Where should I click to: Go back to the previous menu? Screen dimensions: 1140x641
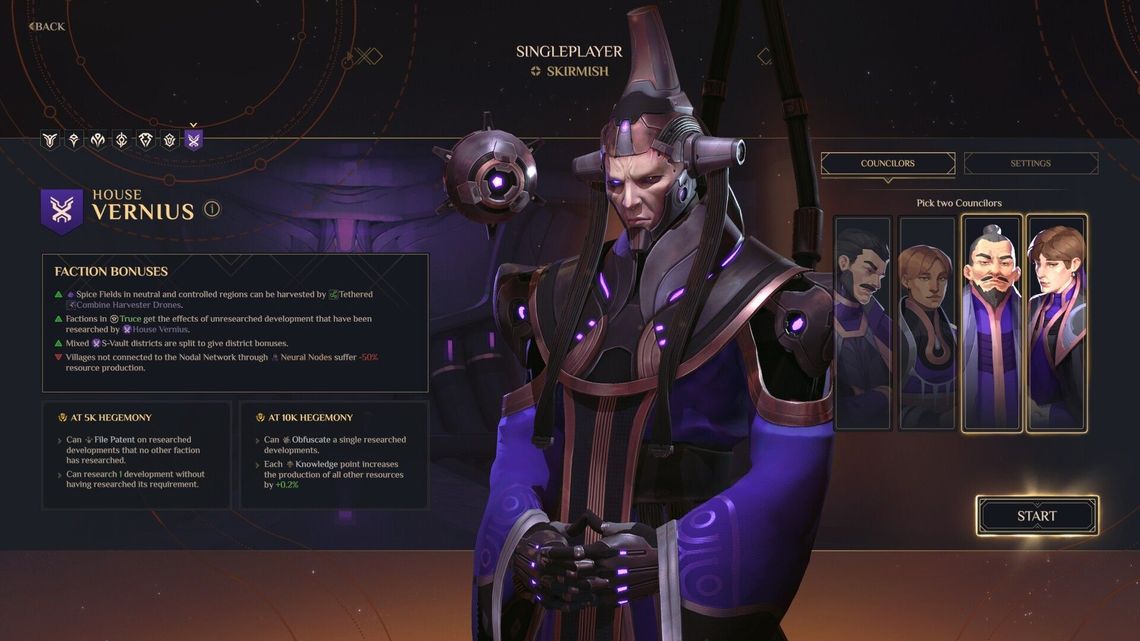[x=47, y=26]
